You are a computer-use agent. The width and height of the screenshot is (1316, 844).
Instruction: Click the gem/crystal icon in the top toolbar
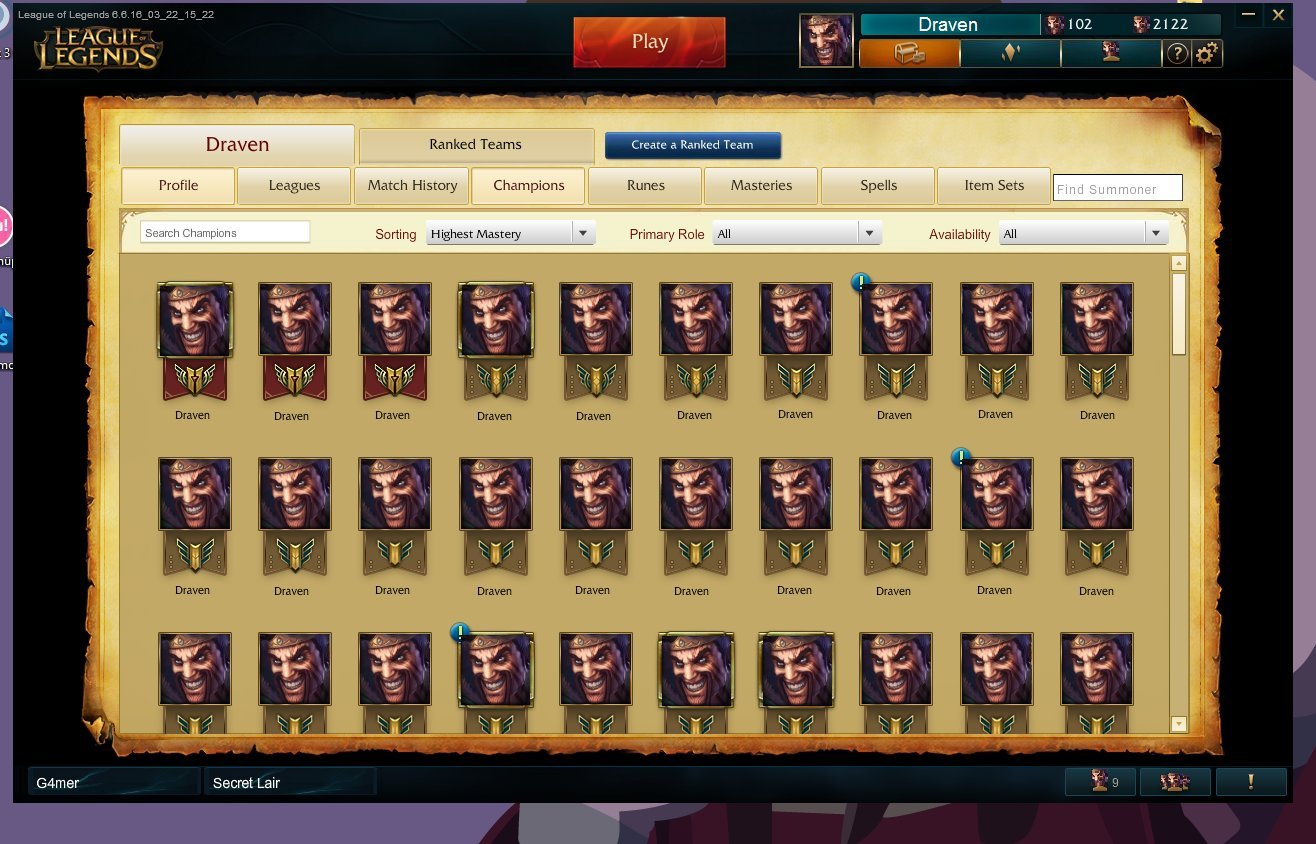coord(1010,53)
